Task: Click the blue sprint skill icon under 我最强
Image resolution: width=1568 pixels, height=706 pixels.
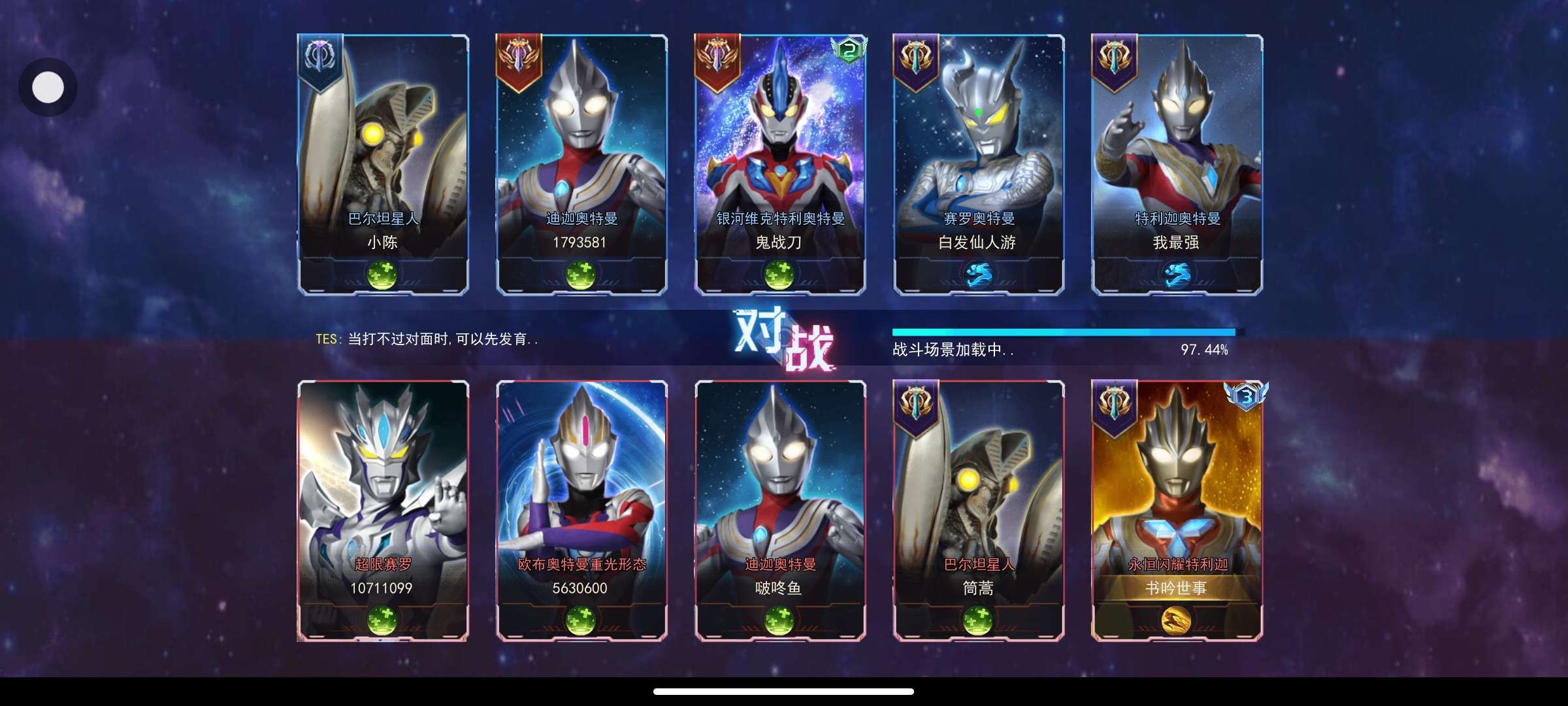Action: [1176, 275]
